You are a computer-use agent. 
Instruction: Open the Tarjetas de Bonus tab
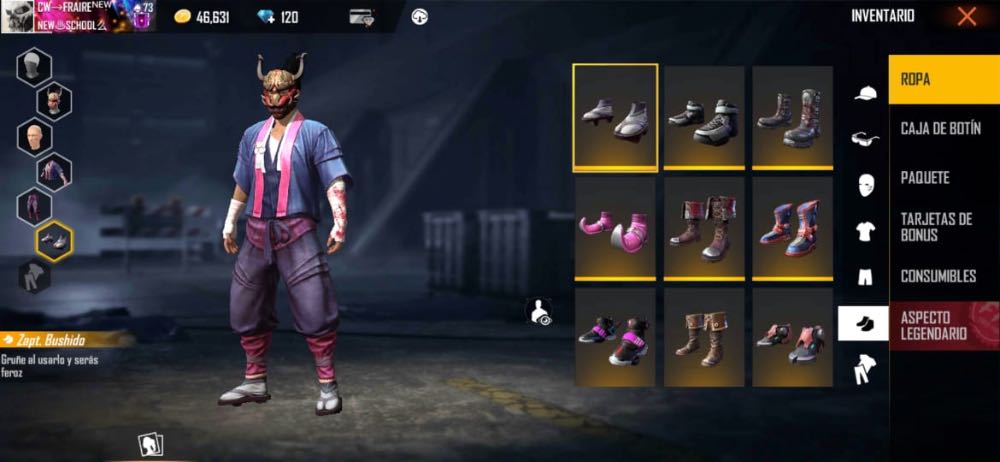click(x=943, y=227)
